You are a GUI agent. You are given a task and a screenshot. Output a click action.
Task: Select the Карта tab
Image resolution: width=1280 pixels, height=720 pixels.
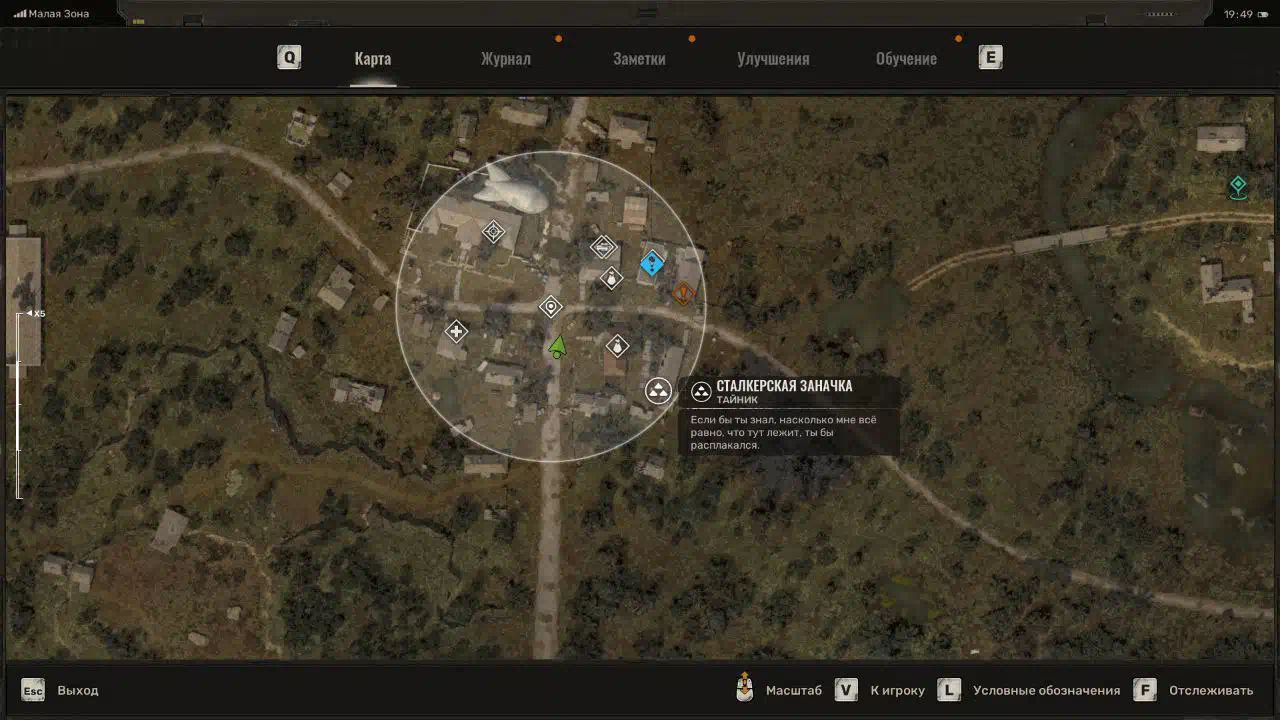(373, 58)
